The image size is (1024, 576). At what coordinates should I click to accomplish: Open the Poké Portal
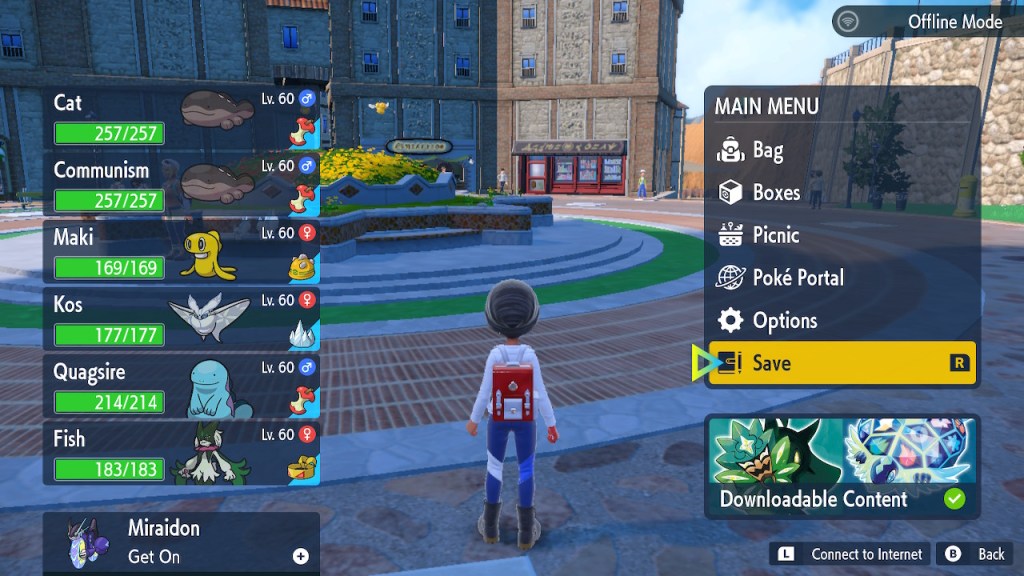(797, 278)
